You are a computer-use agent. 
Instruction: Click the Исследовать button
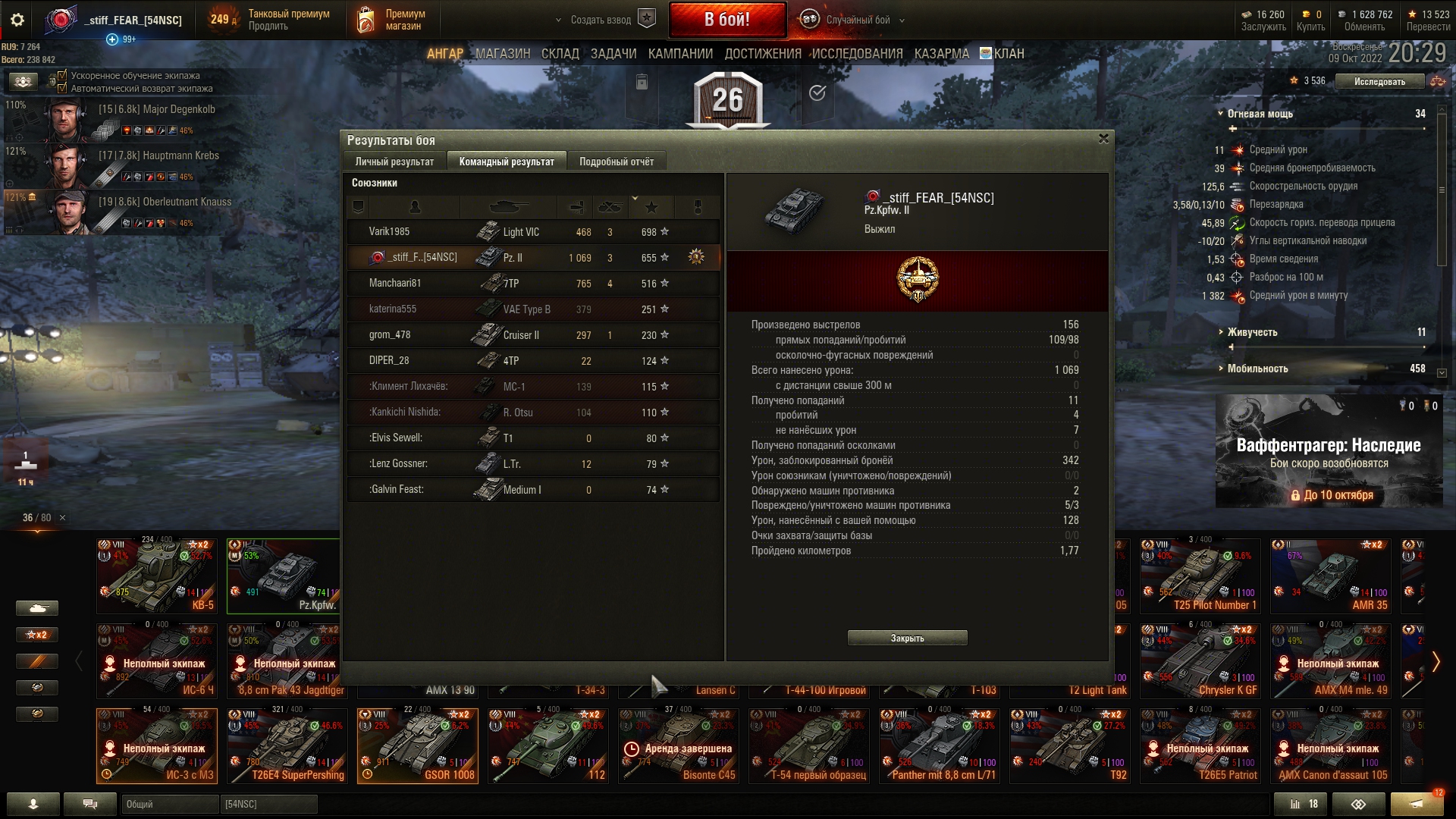[x=1379, y=81]
